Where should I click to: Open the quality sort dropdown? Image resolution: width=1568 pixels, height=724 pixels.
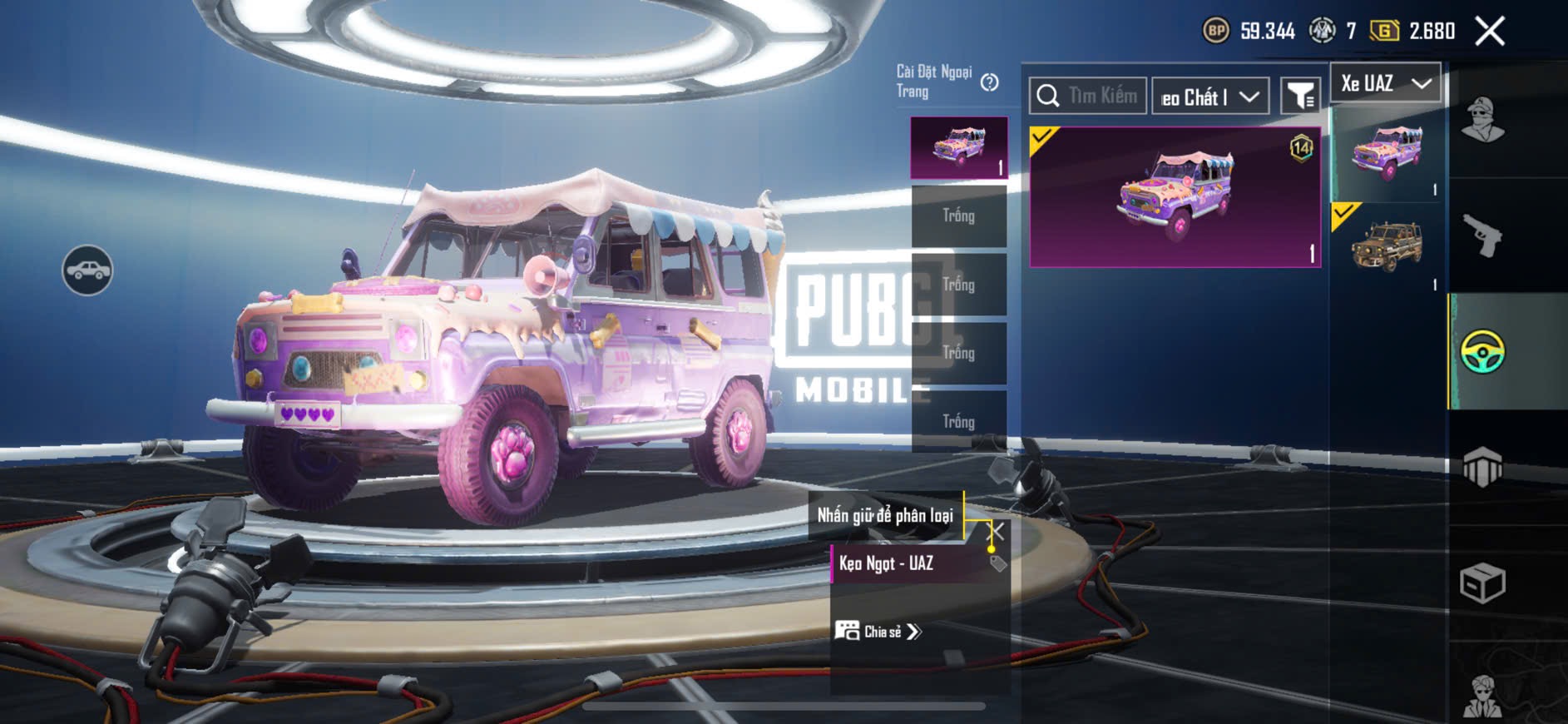pyautogui.click(x=1209, y=97)
